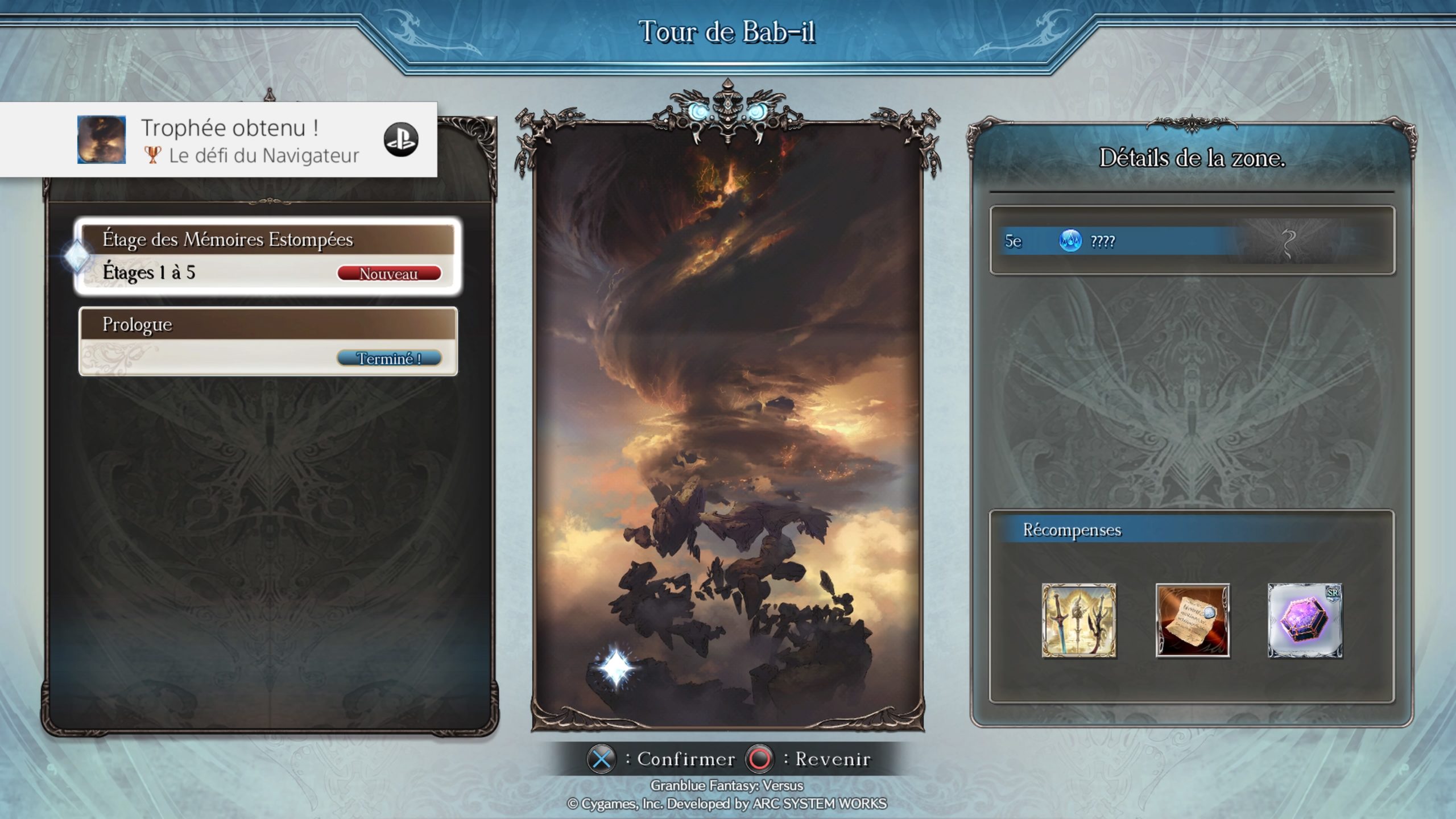The height and width of the screenshot is (819, 1456).
Task: Select Étage des Mémoires Estompées entry
Action: [267, 256]
